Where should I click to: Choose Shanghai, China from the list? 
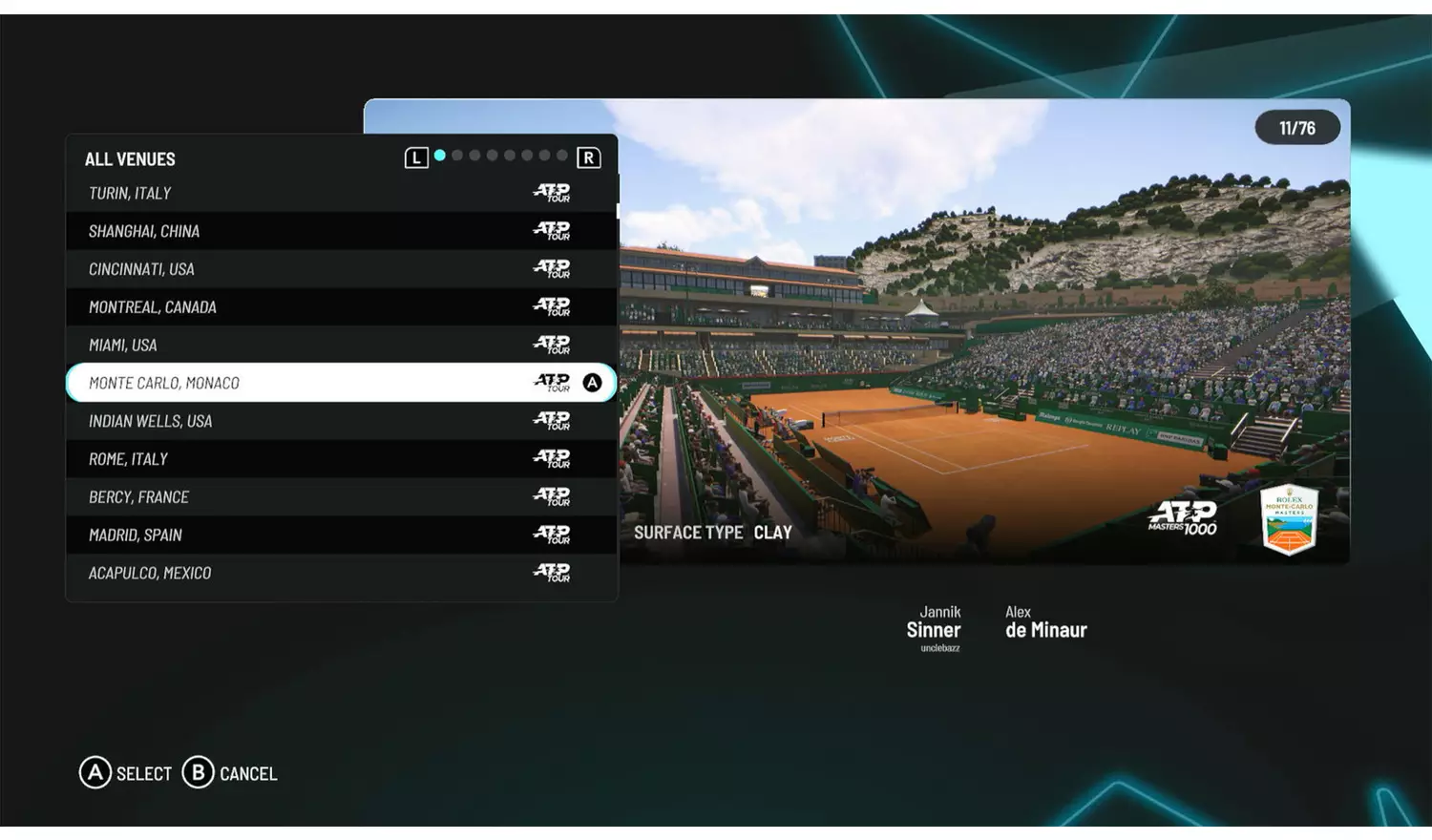pos(341,231)
